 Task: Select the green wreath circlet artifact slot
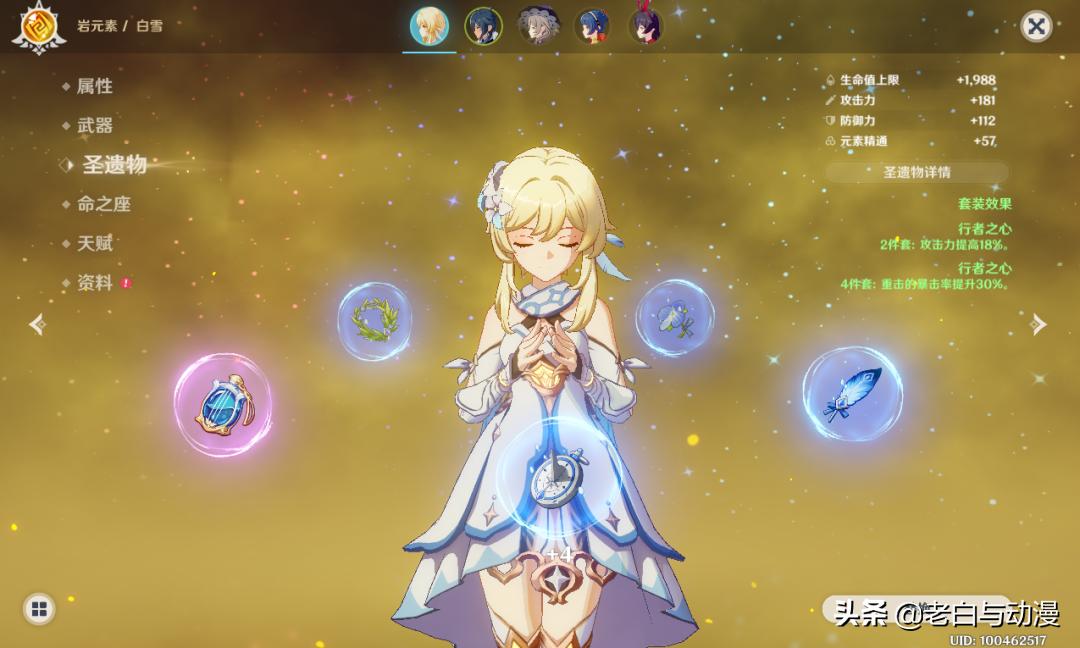(x=374, y=321)
